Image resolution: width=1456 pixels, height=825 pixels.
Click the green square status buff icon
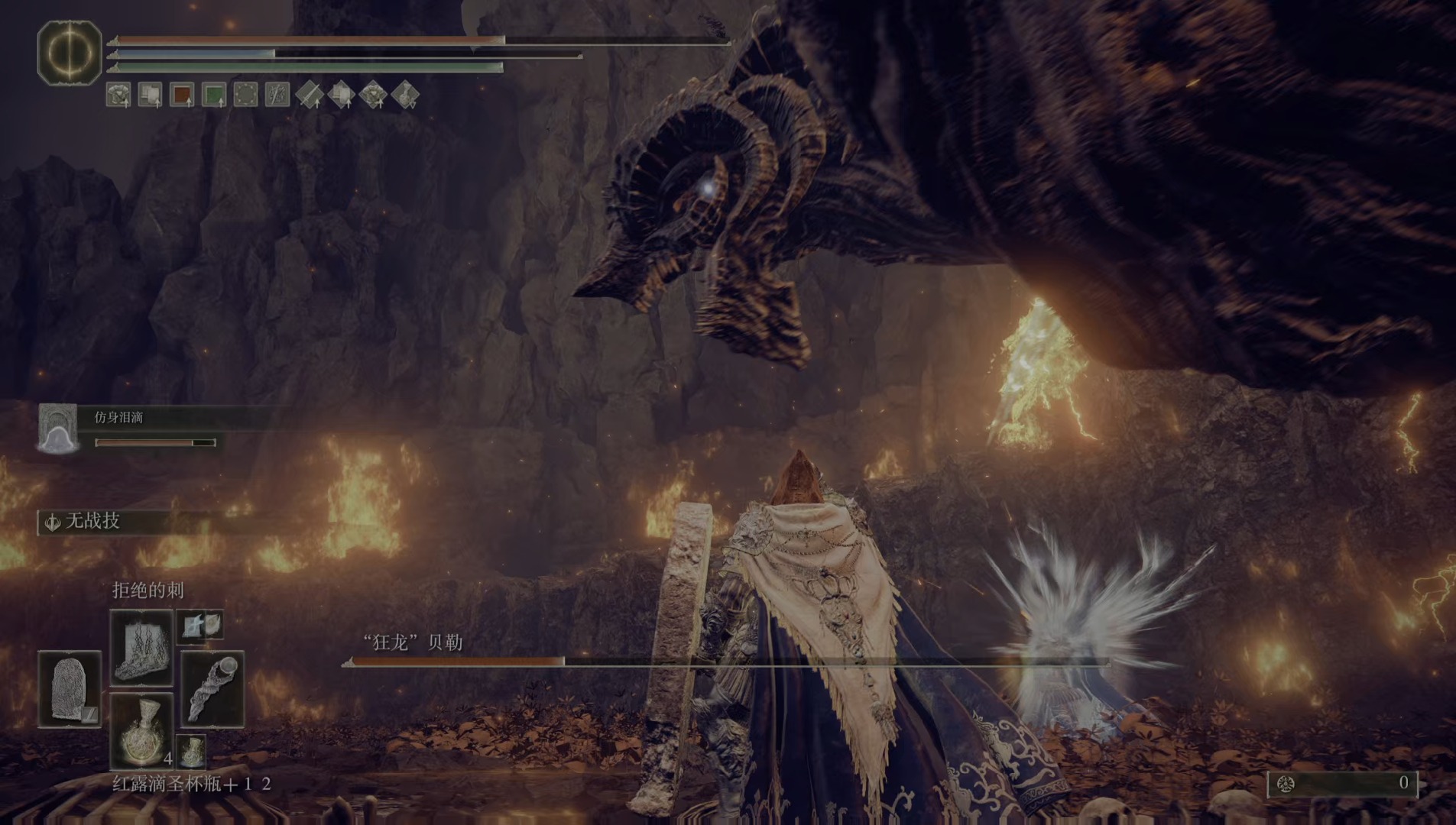click(214, 95)
